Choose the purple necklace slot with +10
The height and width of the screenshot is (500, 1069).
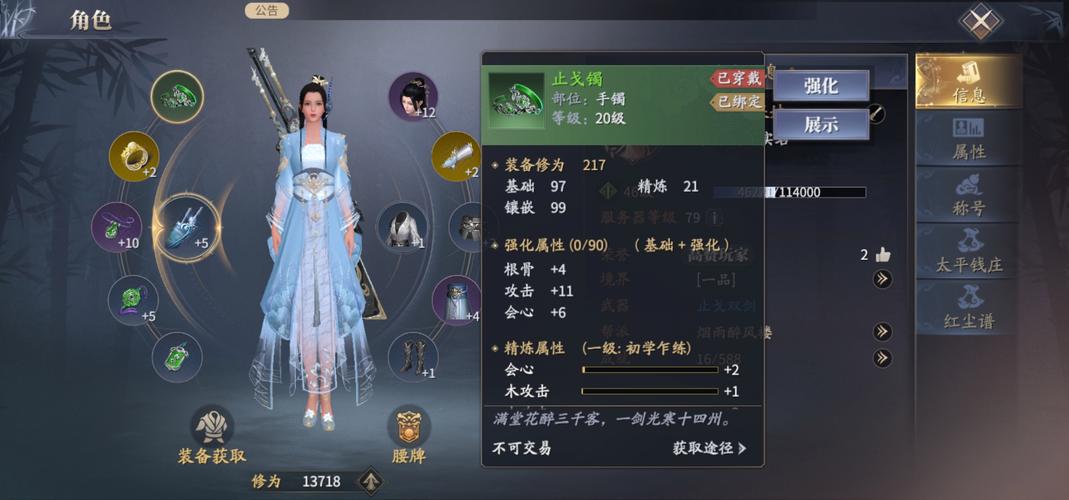(x=118, y=228)
